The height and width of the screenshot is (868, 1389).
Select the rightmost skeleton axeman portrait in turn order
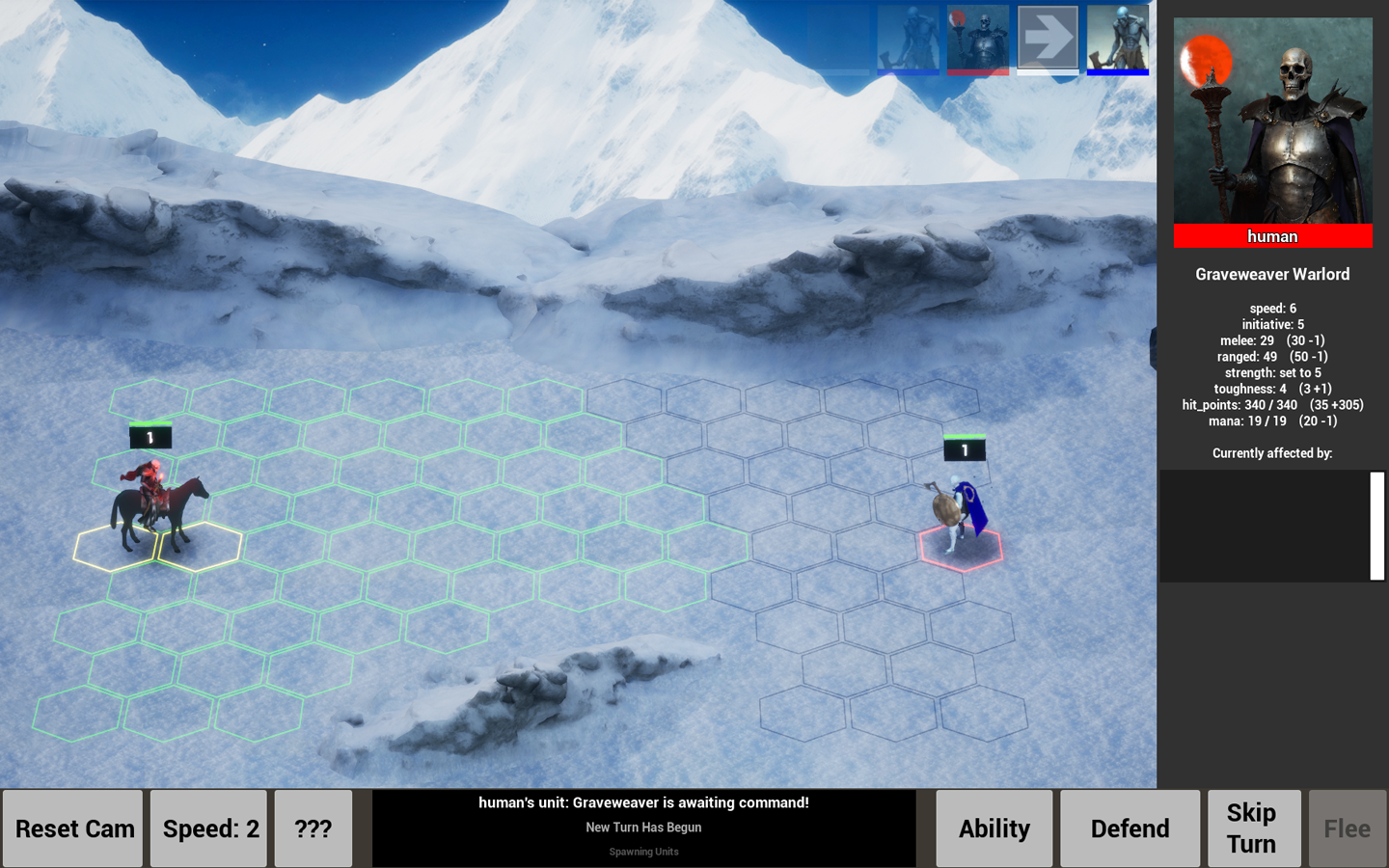pyautogui.click(x=1117, y=41)
